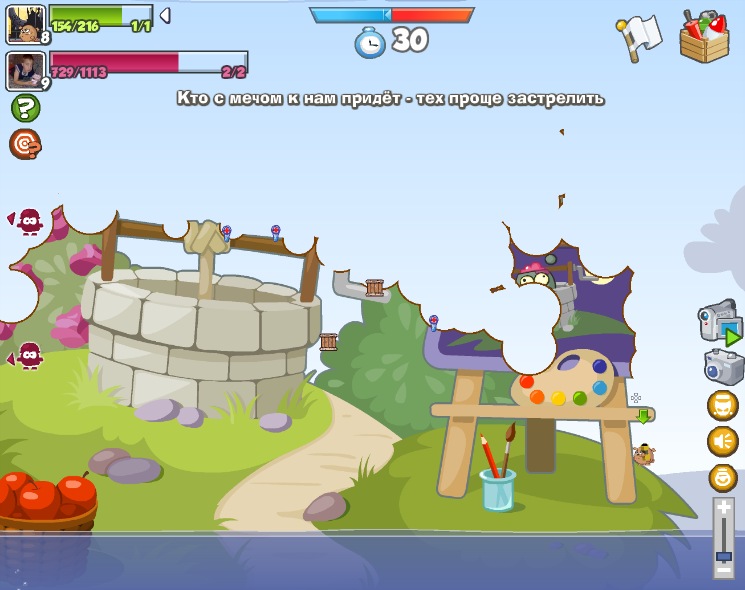
Task: Click the orange target hint icon
Action: 25,144
